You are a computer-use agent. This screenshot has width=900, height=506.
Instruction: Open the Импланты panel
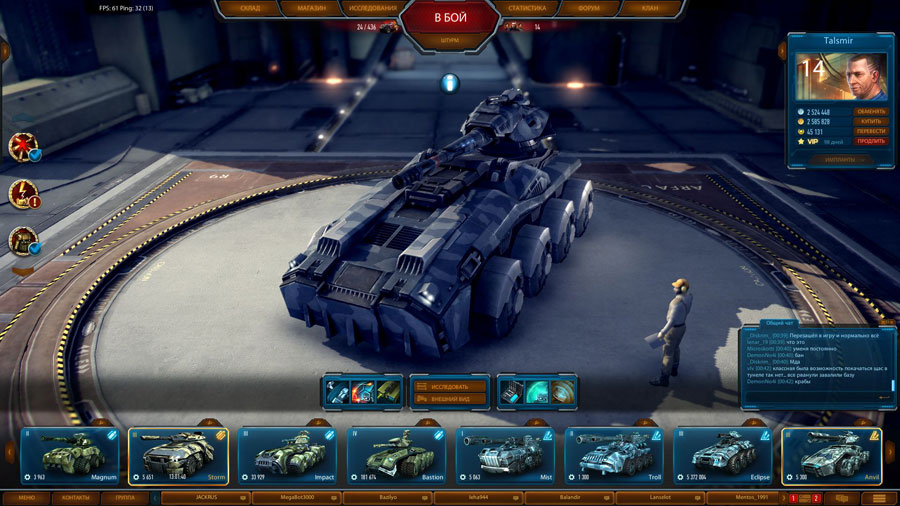click(839, 159)
